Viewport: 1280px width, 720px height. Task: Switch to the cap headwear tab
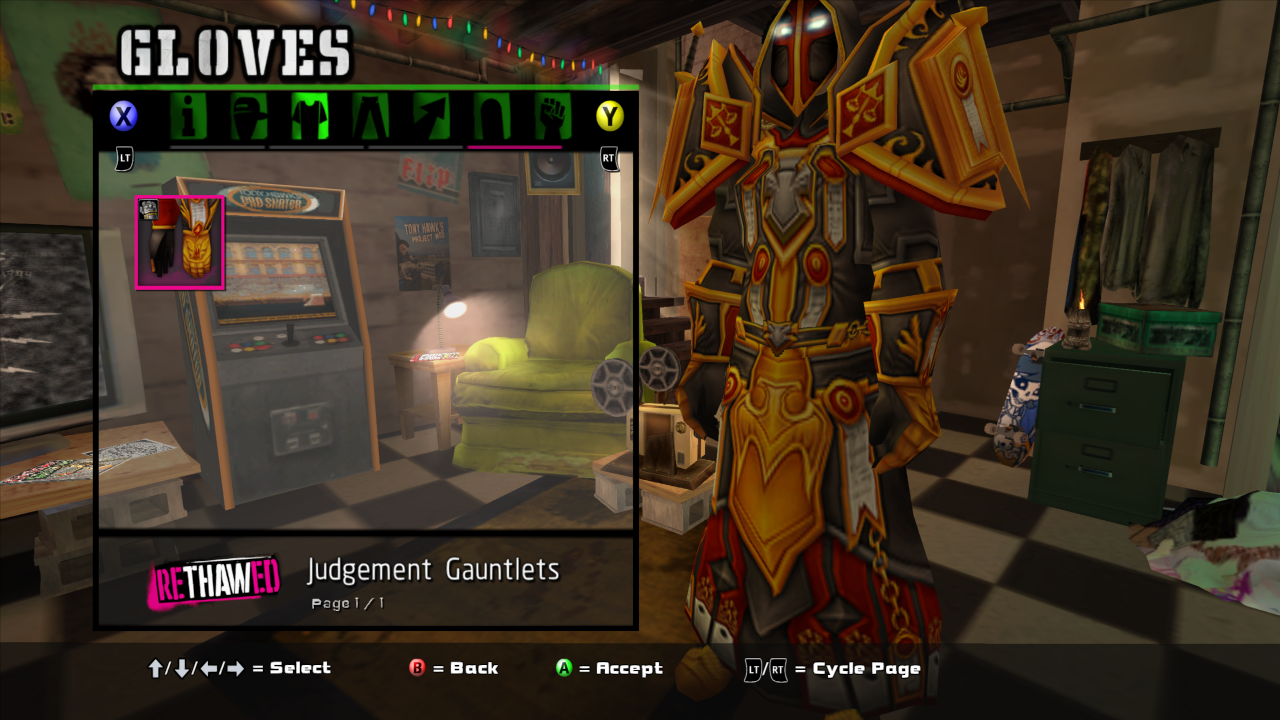point(249,117)
